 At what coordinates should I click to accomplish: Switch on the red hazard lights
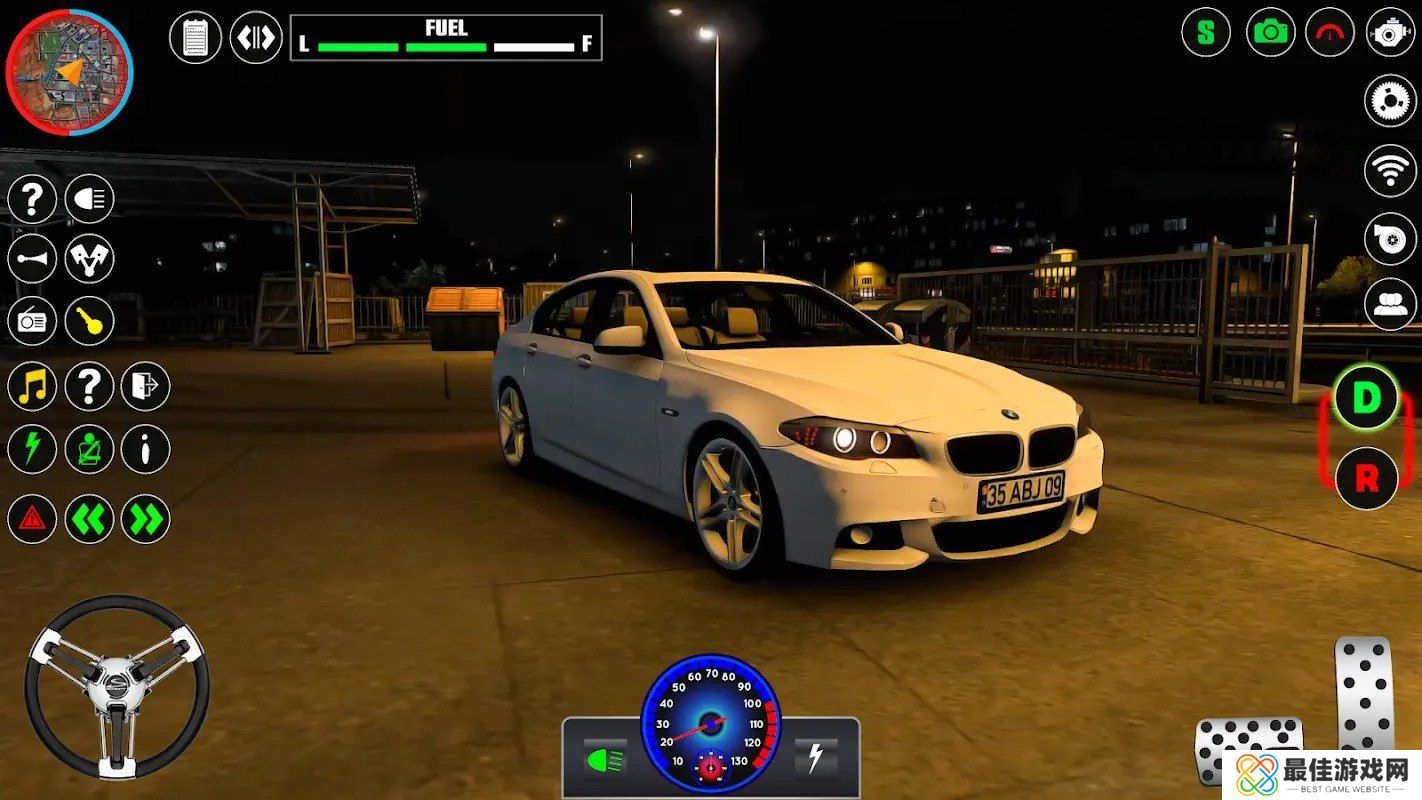point(32,519)
